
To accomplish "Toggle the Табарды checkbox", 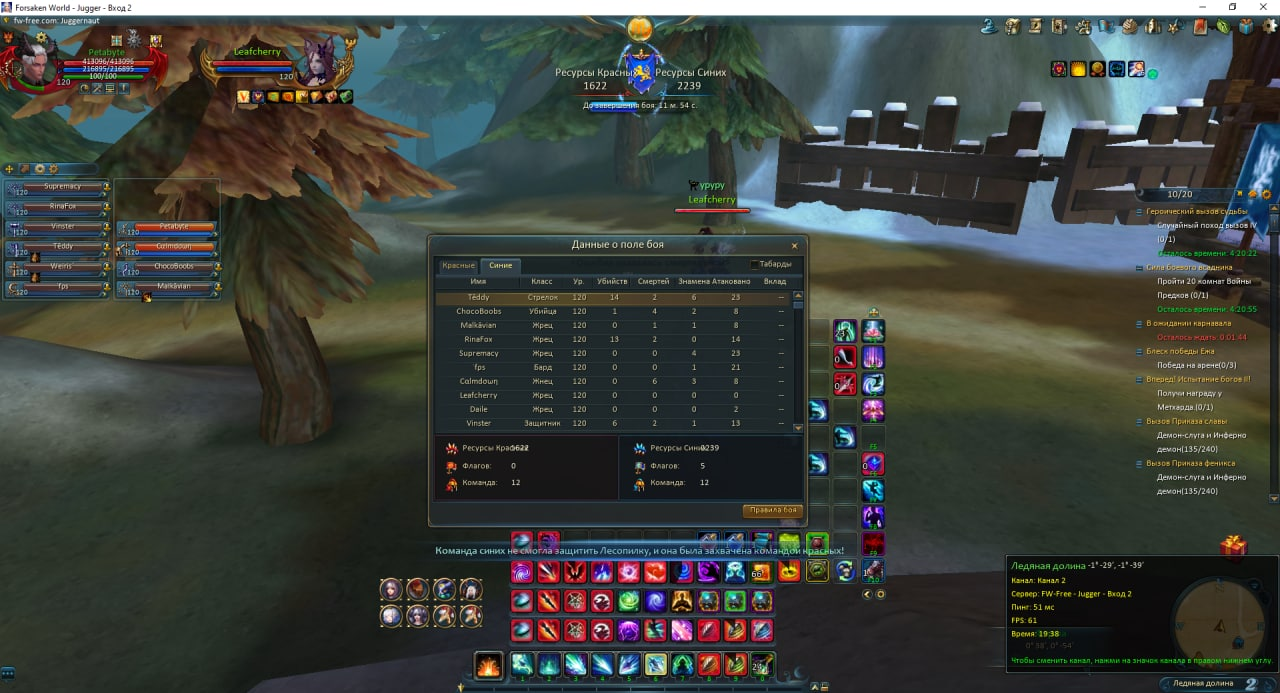I will pos(754,264).
